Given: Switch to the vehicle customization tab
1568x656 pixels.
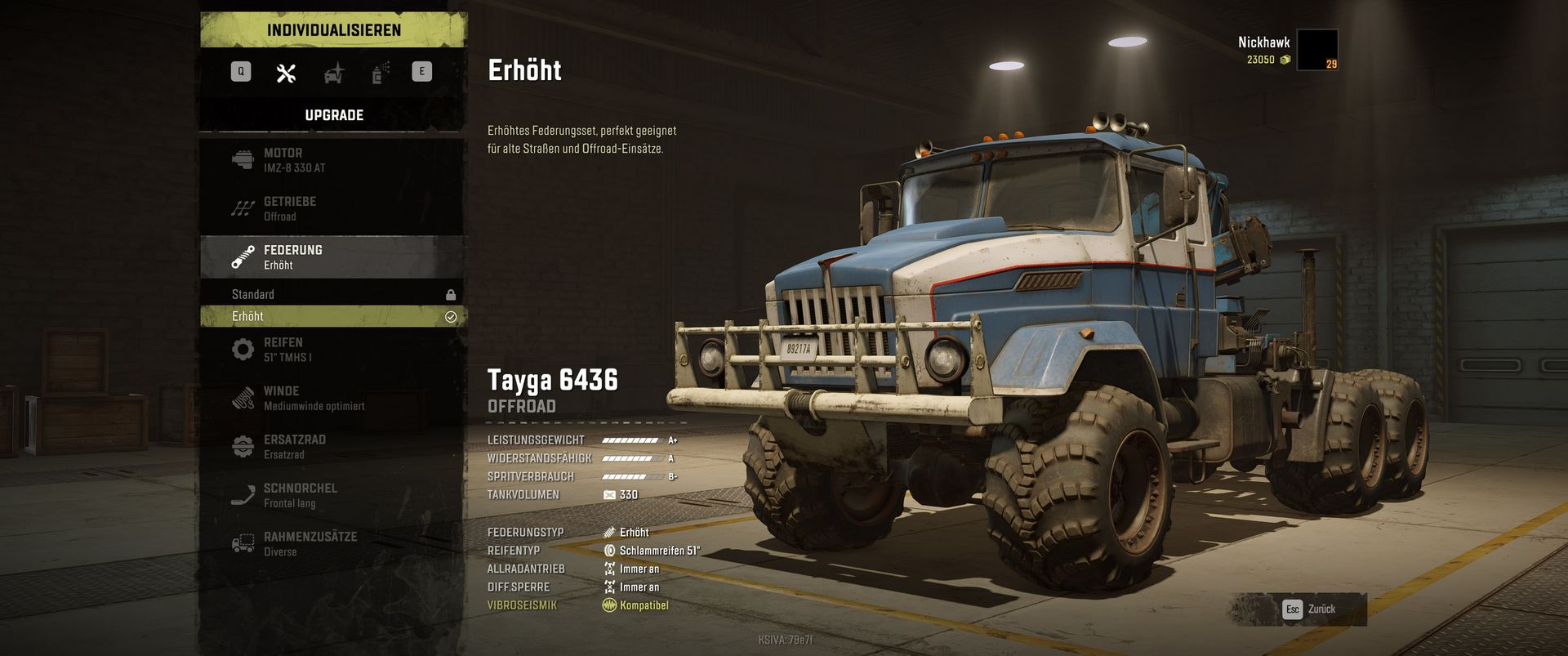Looking at the screenshot, I should 334,74.
